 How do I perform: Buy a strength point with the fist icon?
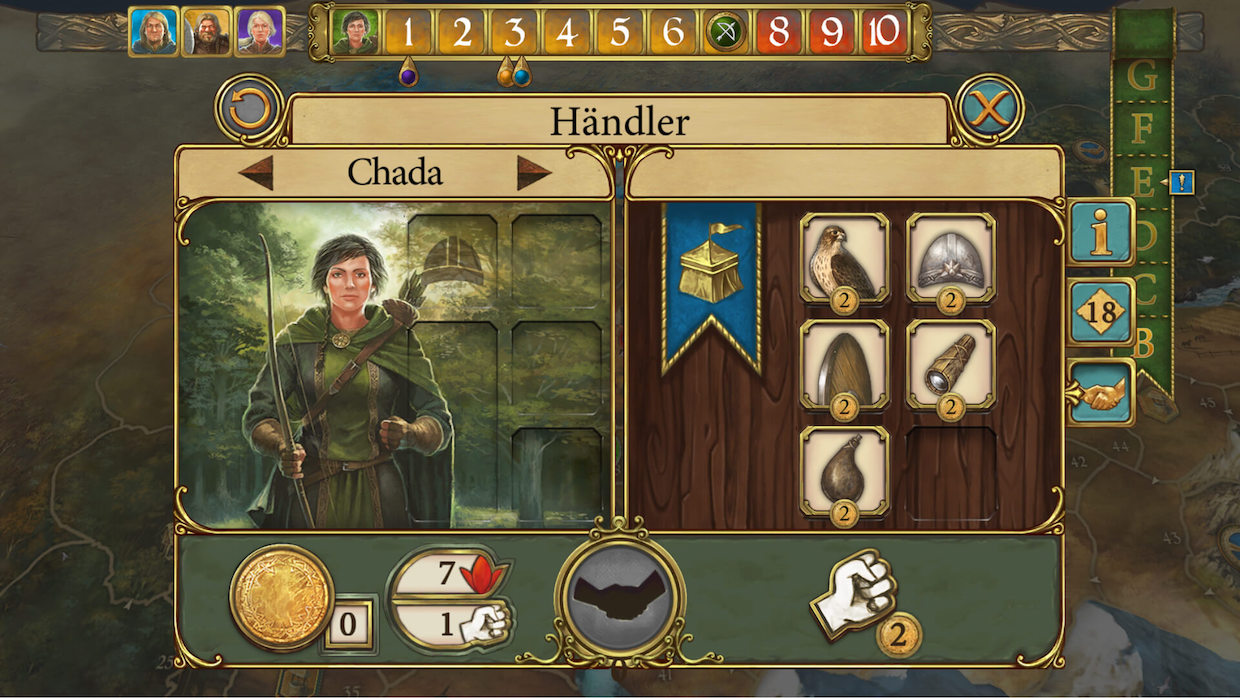(x=857, y=594)
